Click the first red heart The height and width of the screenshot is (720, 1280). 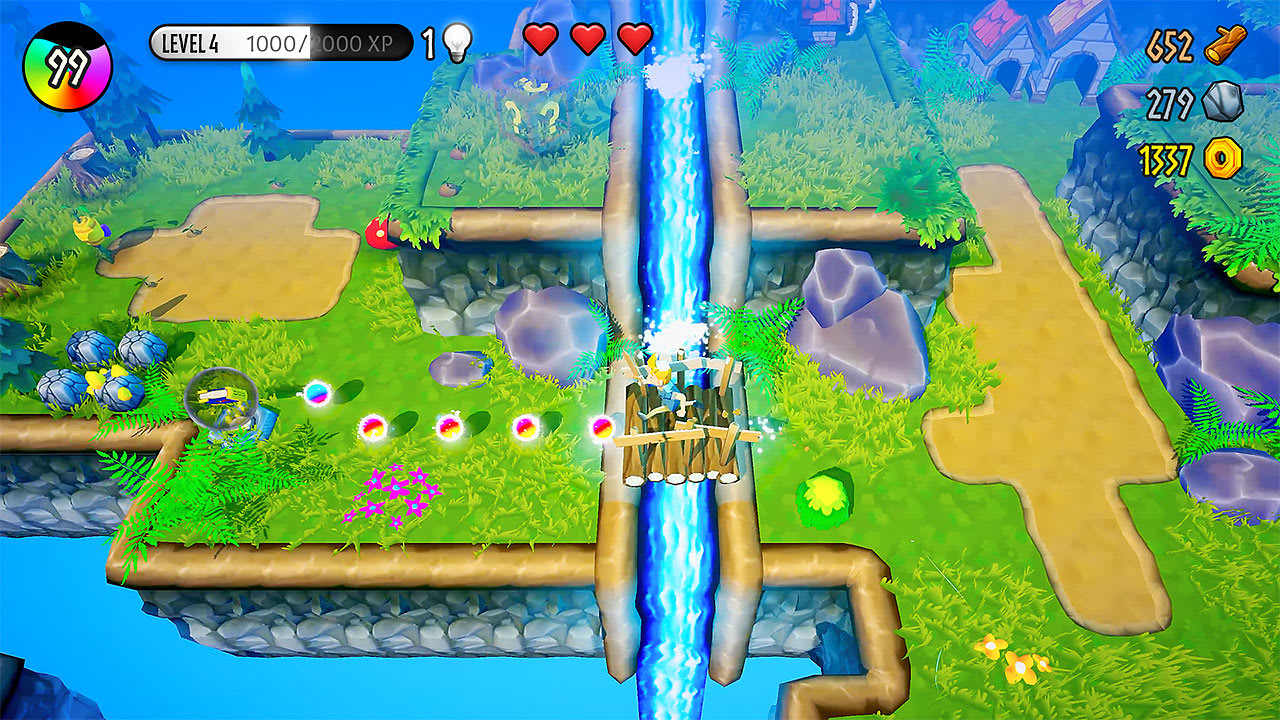click(x=540, y=41)
